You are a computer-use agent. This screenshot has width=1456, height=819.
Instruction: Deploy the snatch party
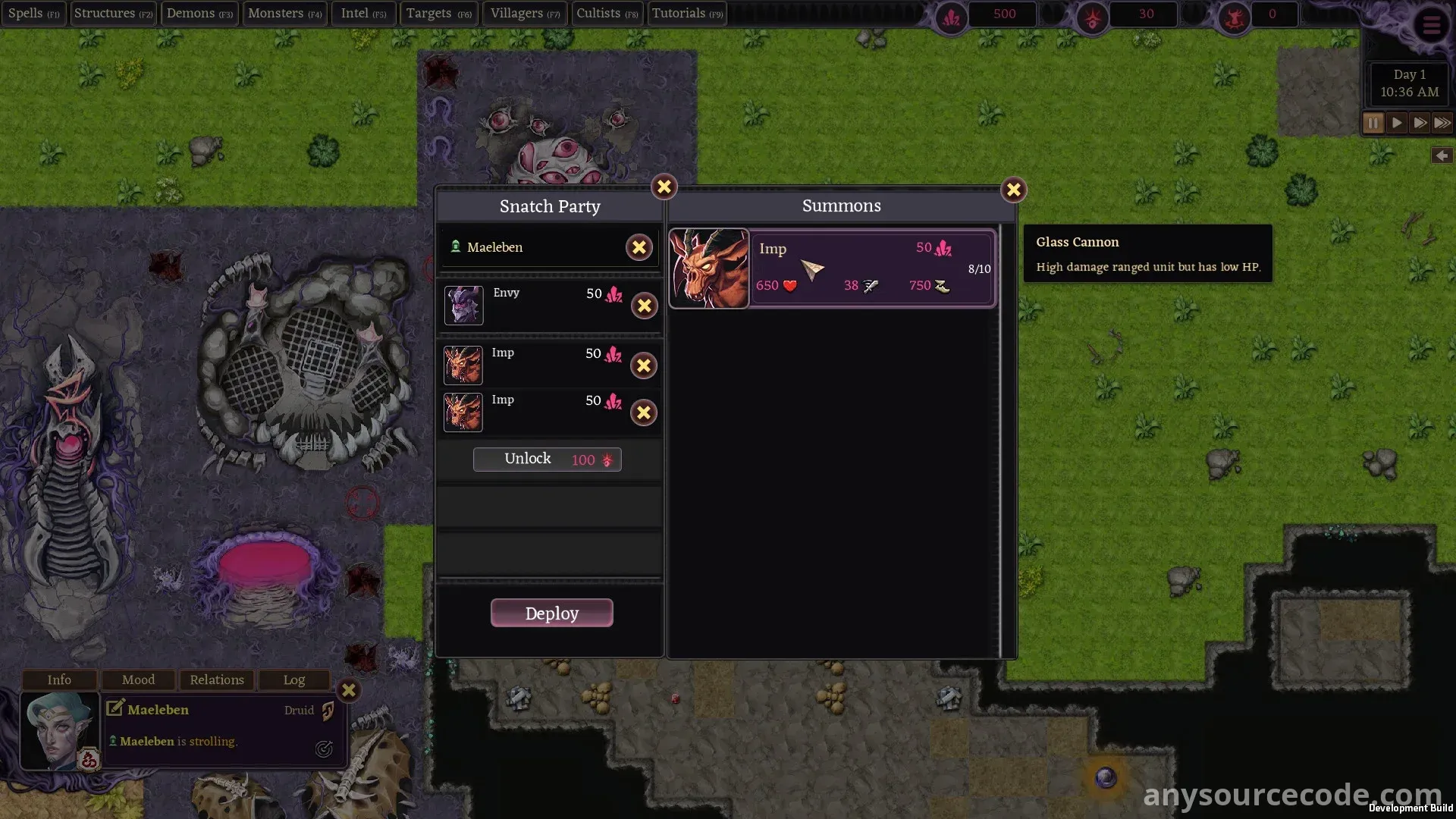pos(551,613)
